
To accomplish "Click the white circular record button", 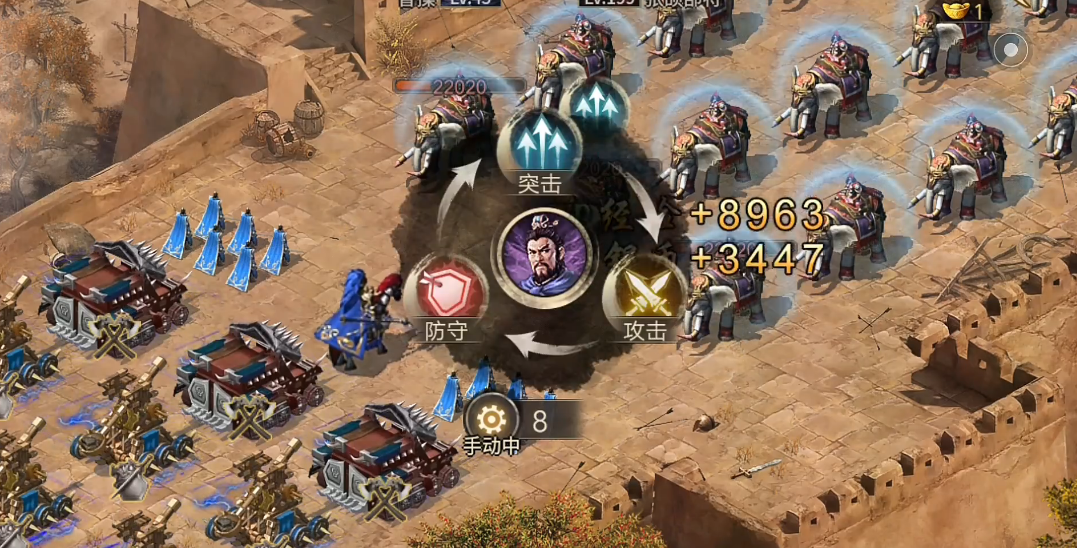I will pyautogui.click(x=1012, y=48).
